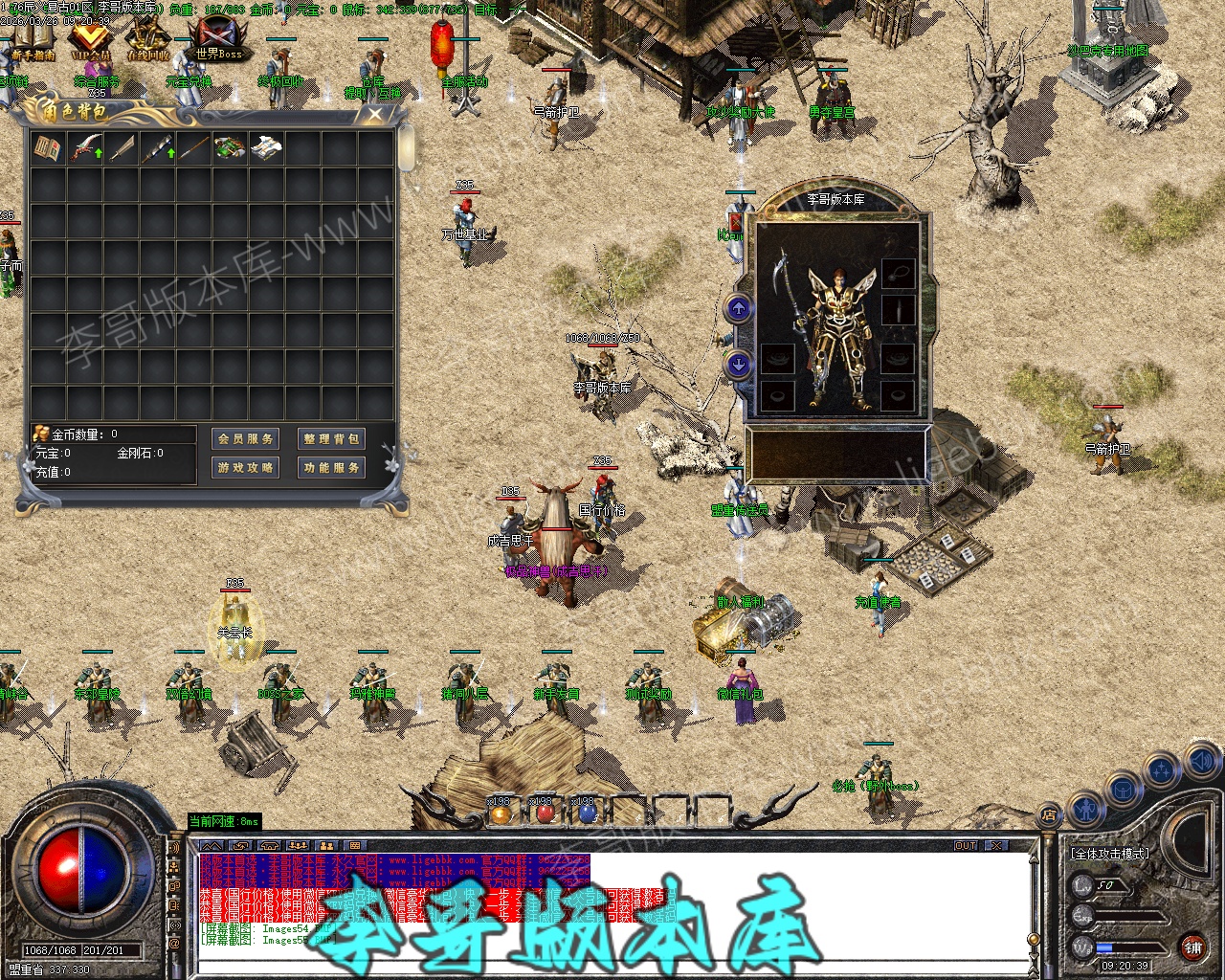Select the curved red dagger in the bag
Viewport: 1225px width, 980px height.
tap(85, 148)
